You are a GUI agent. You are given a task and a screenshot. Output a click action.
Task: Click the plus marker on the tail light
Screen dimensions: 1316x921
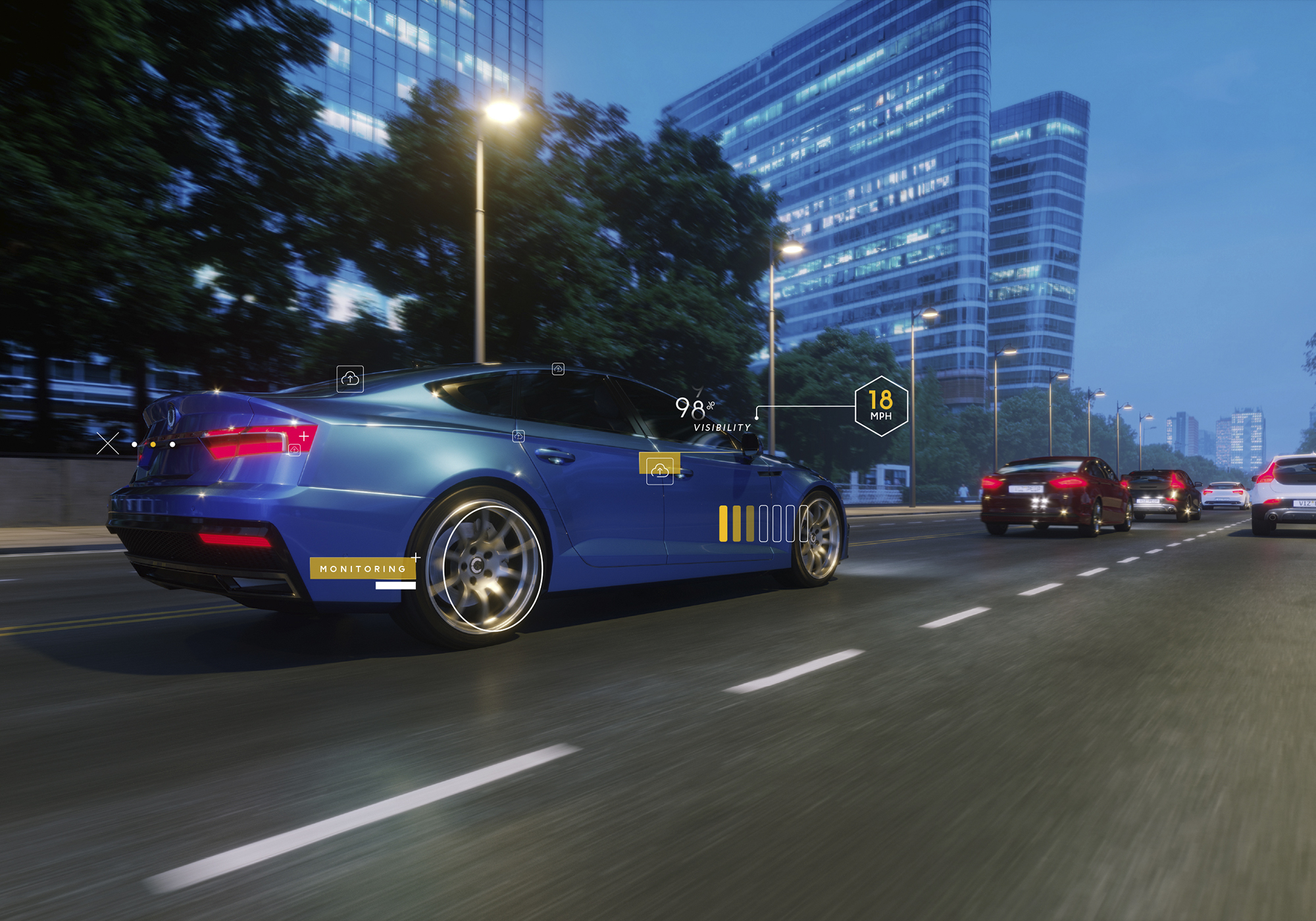coord(304,436)
